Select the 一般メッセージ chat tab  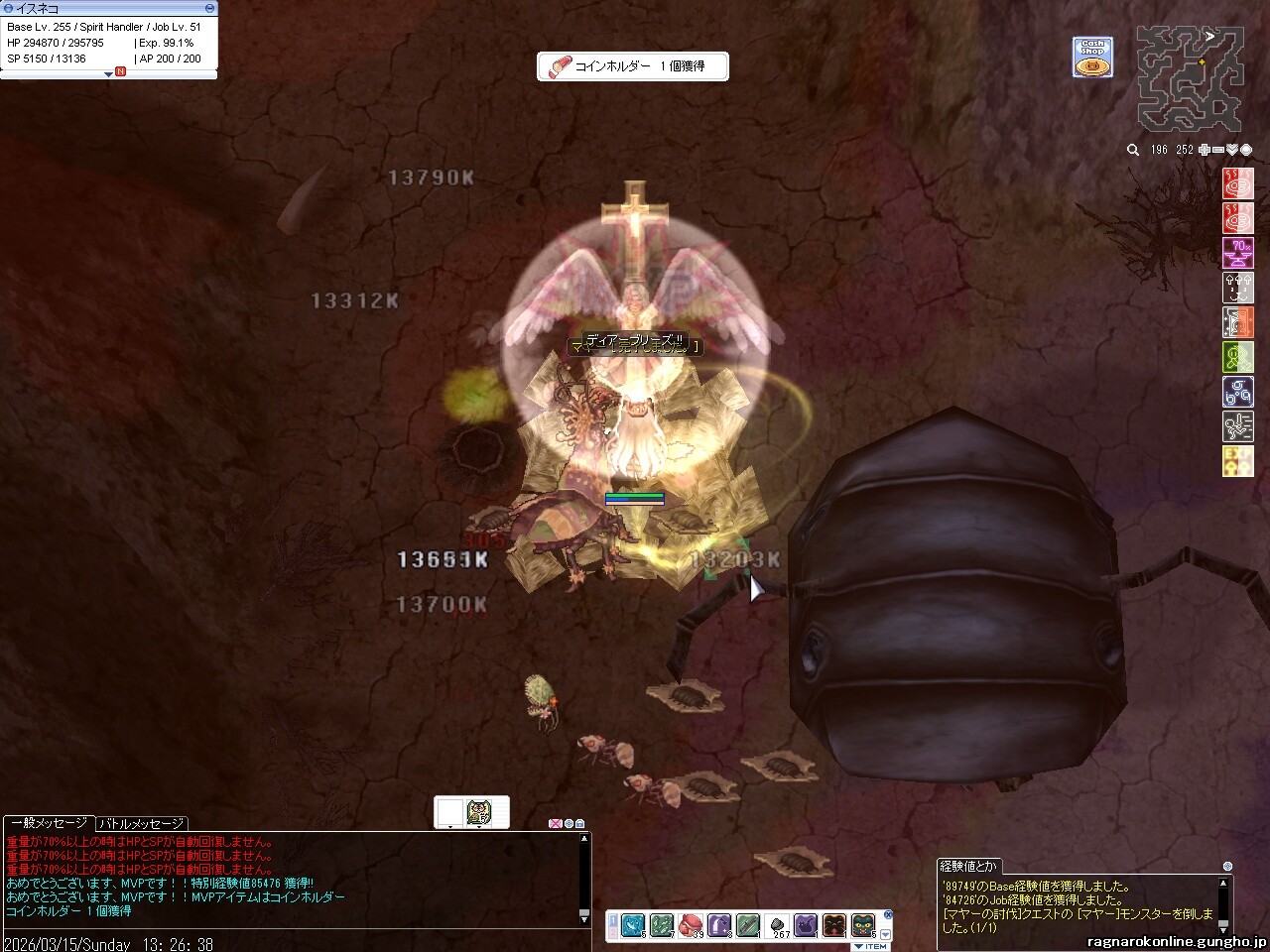point(49,823)
